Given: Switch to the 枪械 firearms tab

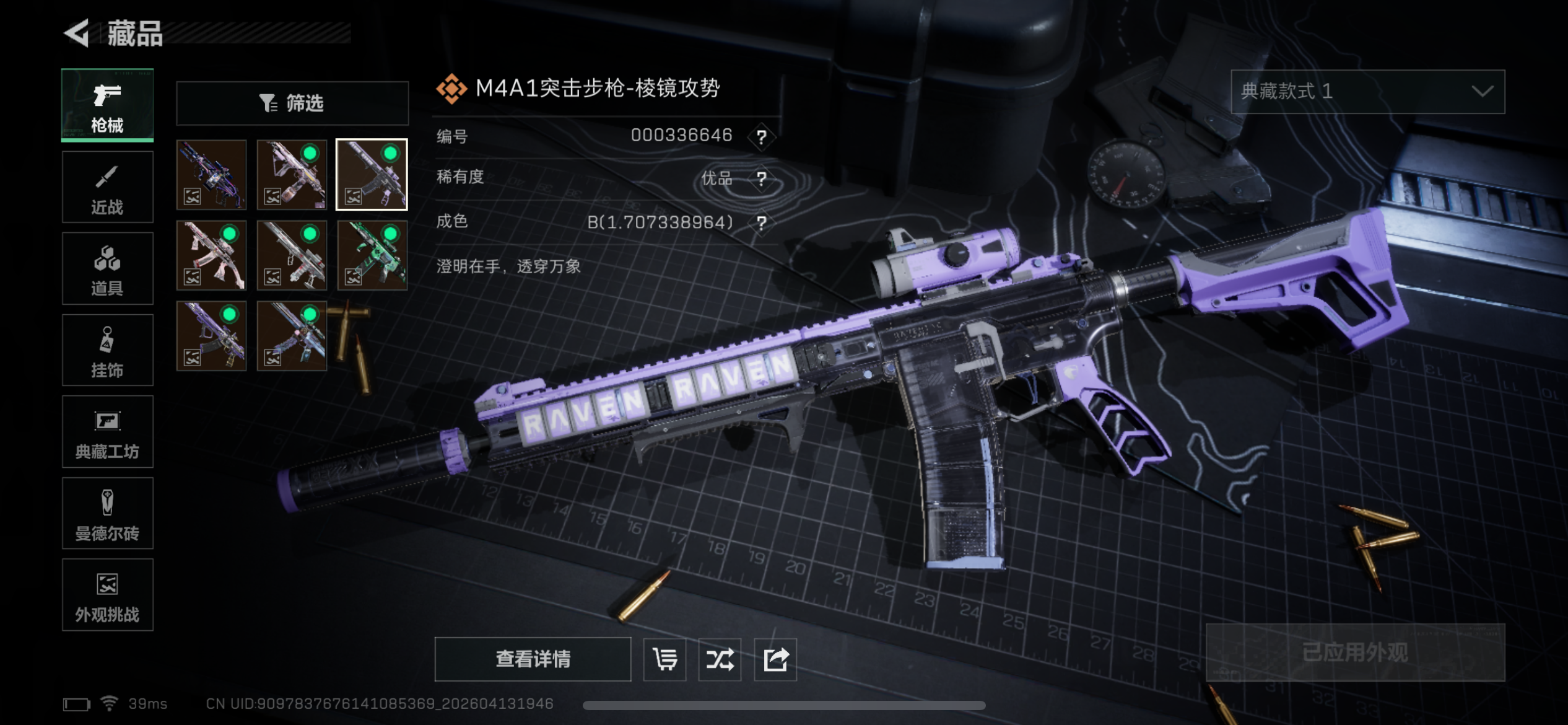Looking at the screenshot, I should 107,105.
